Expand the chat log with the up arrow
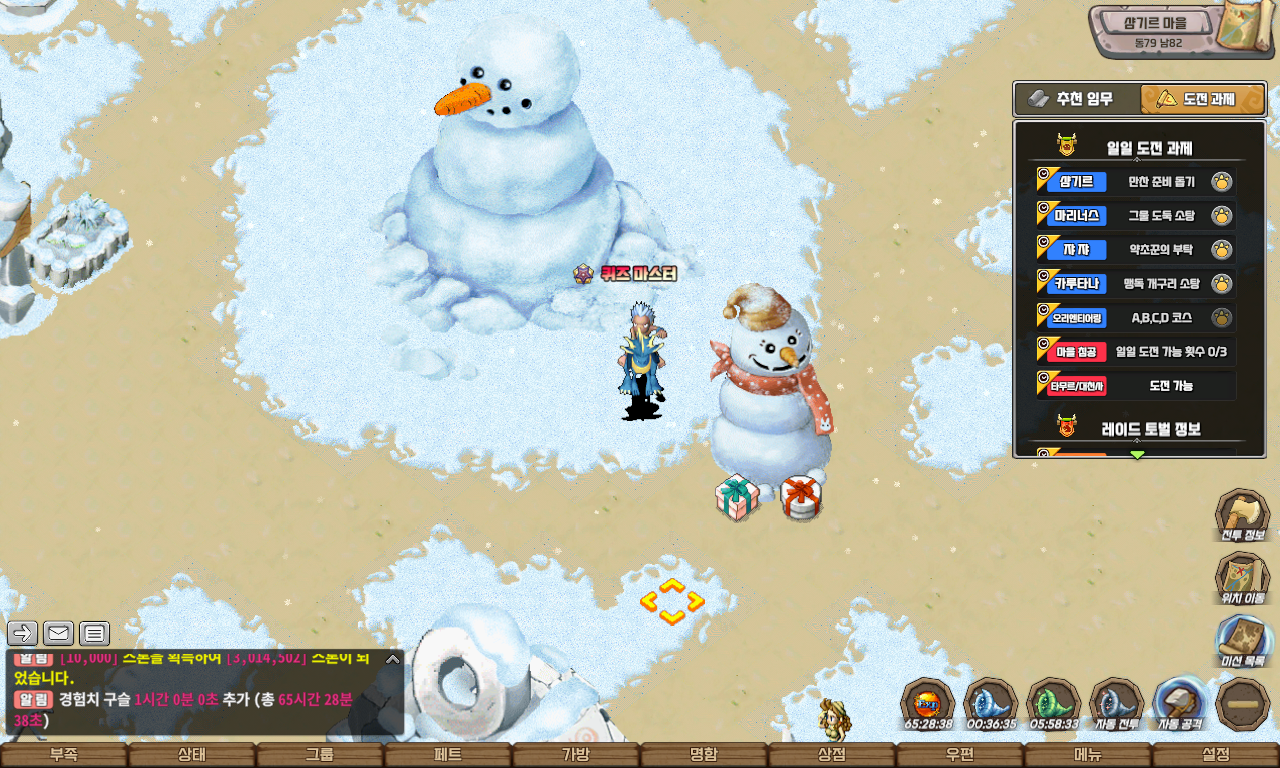 pos(392,659)
